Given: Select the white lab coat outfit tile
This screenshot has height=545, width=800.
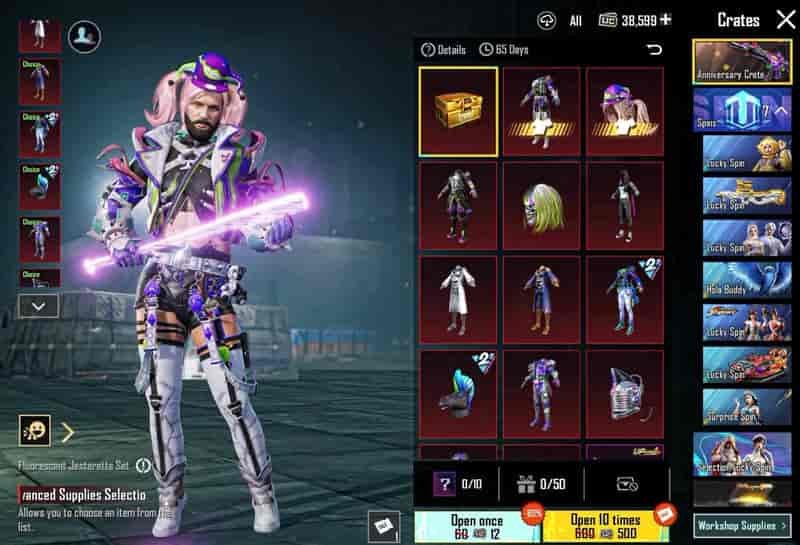Looking at the screenshot, I should tap(458, 298).
